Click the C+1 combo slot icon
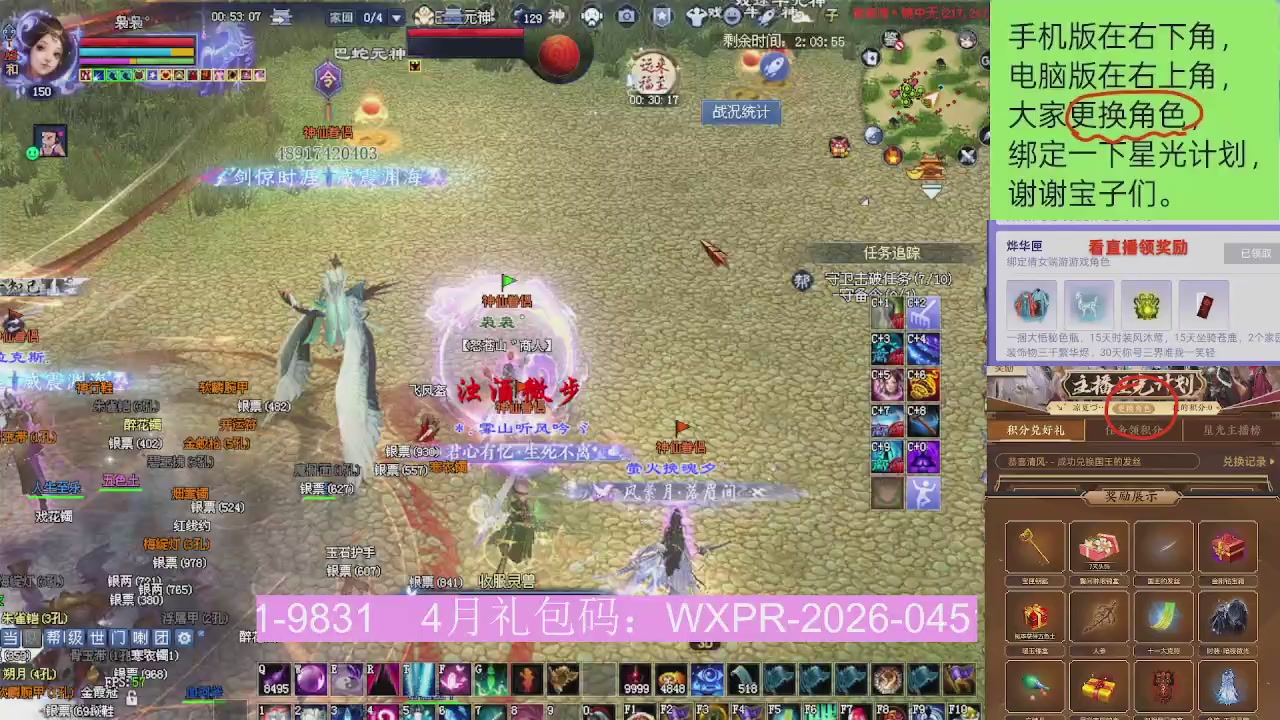The image size is (1280, 720). coord(886,314)
